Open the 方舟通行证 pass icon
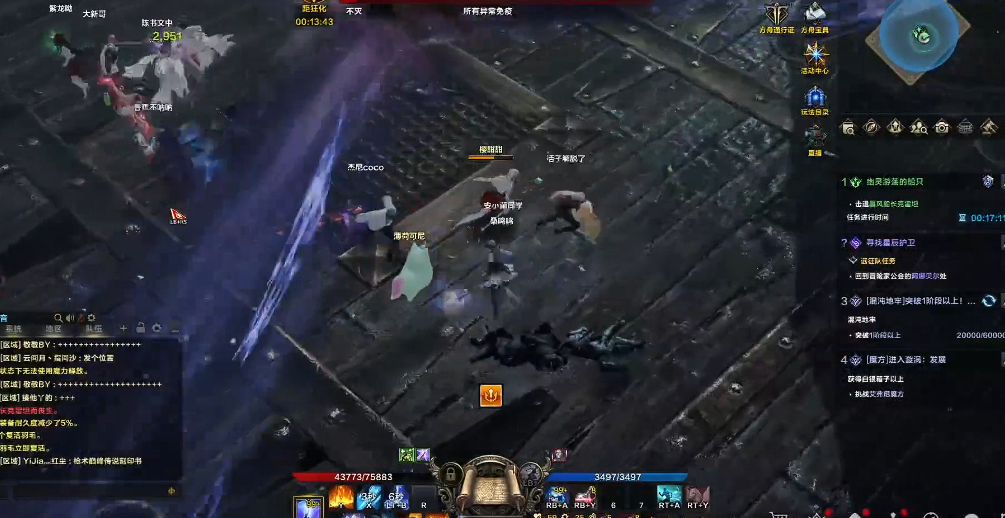Image resolution: width=1005 pixels, height=518 pixels. 777,14
